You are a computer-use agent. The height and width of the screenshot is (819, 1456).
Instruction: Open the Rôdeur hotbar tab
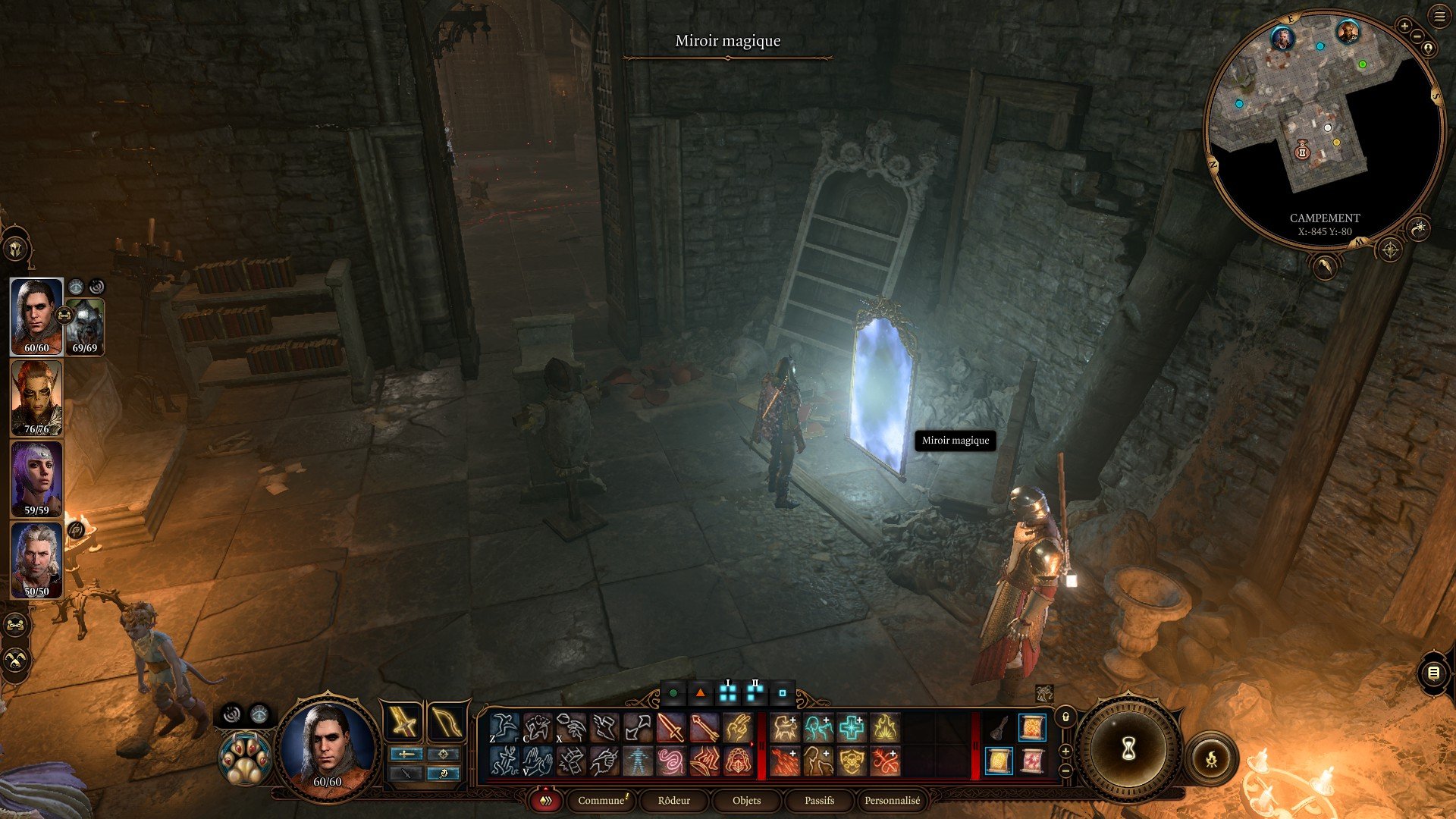tap(673, 800)
